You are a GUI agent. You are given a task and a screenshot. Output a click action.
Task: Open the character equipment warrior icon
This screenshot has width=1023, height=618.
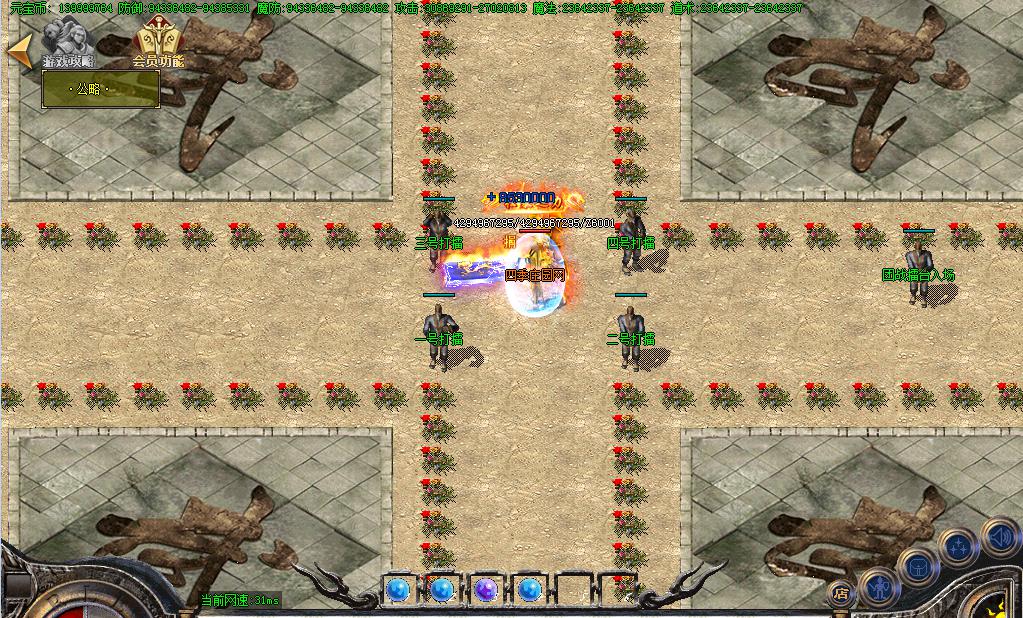click(x=879, y=587)
